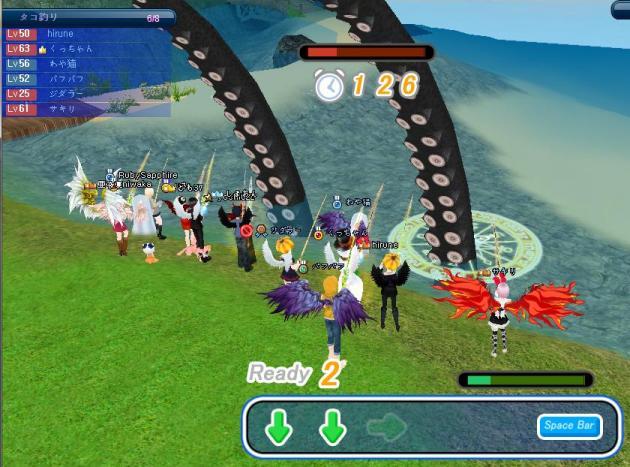Screen dimensions: 630x467
Task: Select party member hirune in the list
Action: coord(86,33)
